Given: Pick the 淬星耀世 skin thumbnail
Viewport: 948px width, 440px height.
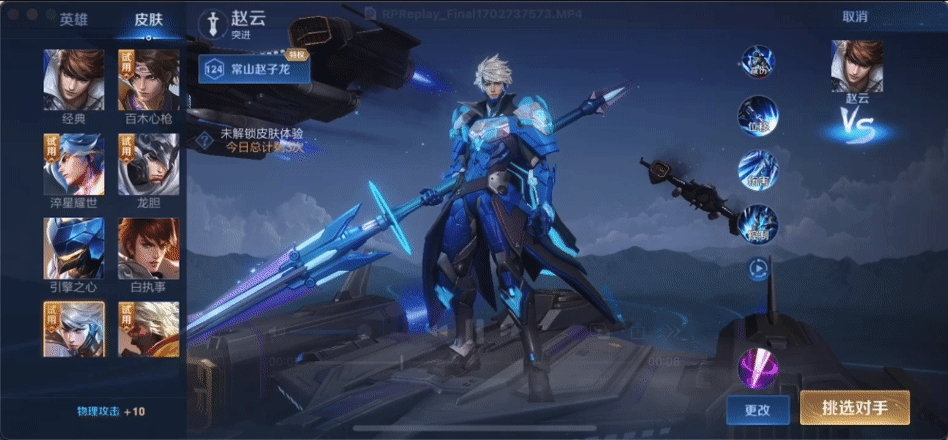Looking at the screenshot, I should pos(74,164).
